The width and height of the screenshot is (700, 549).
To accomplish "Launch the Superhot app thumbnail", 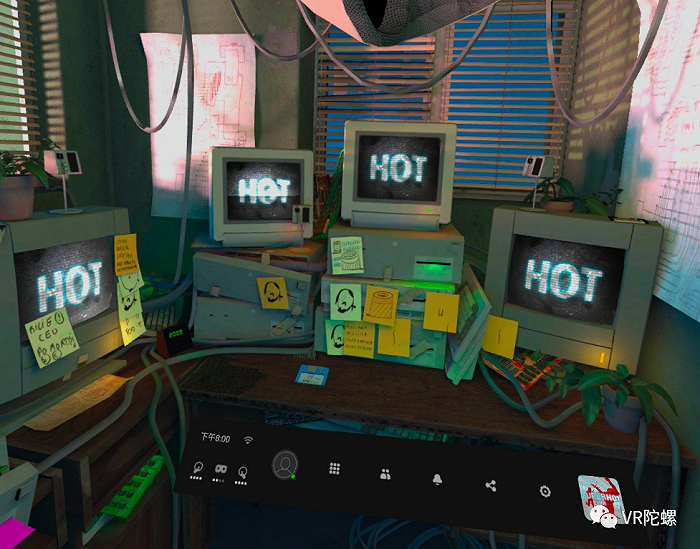I will click(x=601, y=494).
